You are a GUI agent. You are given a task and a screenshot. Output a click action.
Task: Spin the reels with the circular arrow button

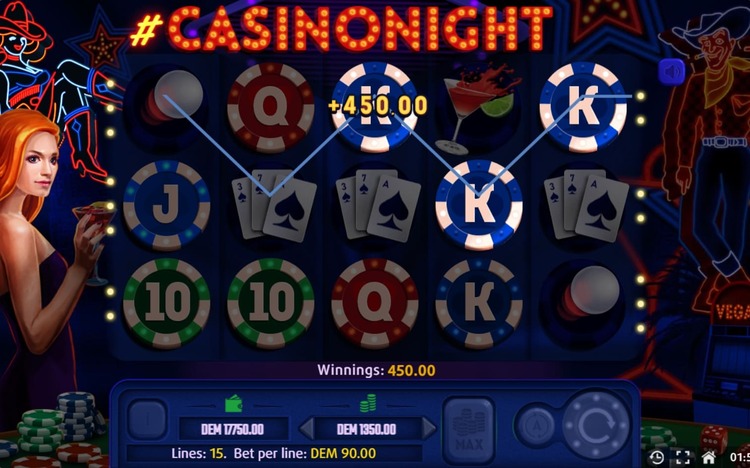tap(596, 423)
